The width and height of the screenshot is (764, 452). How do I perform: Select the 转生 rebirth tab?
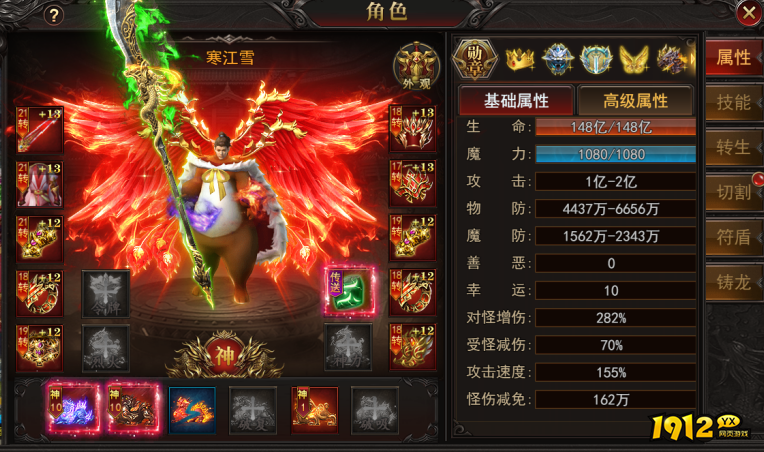pyautogui.click(x=733, y=147)
